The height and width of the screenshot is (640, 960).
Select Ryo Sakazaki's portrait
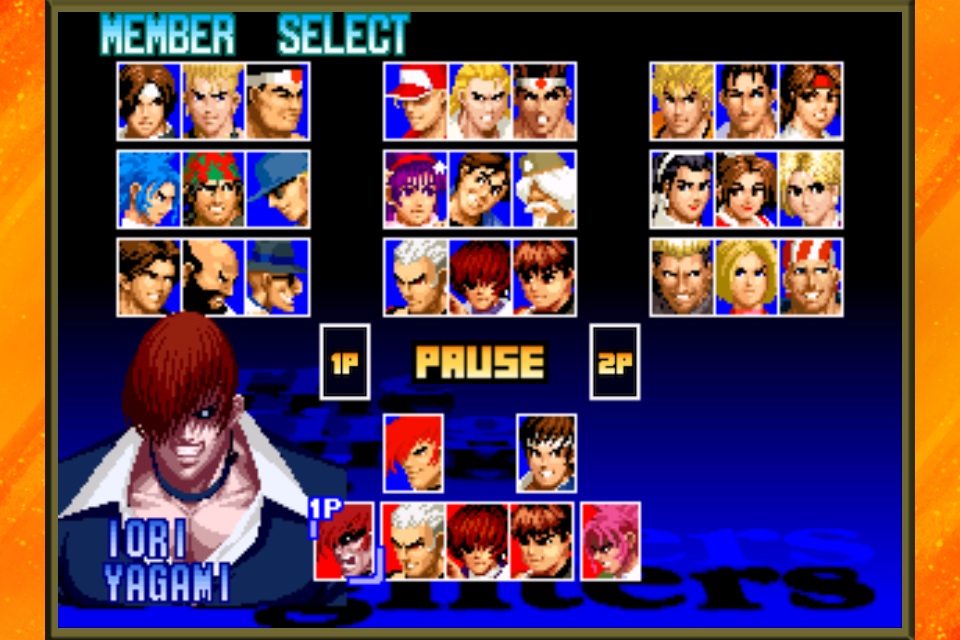pos(682,101)
